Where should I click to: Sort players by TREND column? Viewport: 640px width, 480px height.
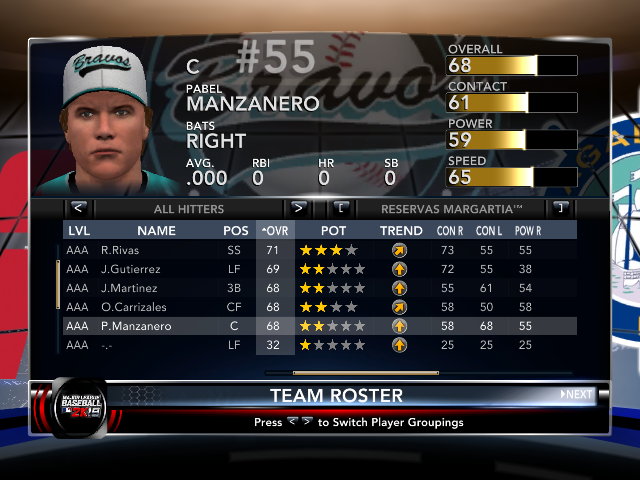point(400,231)
